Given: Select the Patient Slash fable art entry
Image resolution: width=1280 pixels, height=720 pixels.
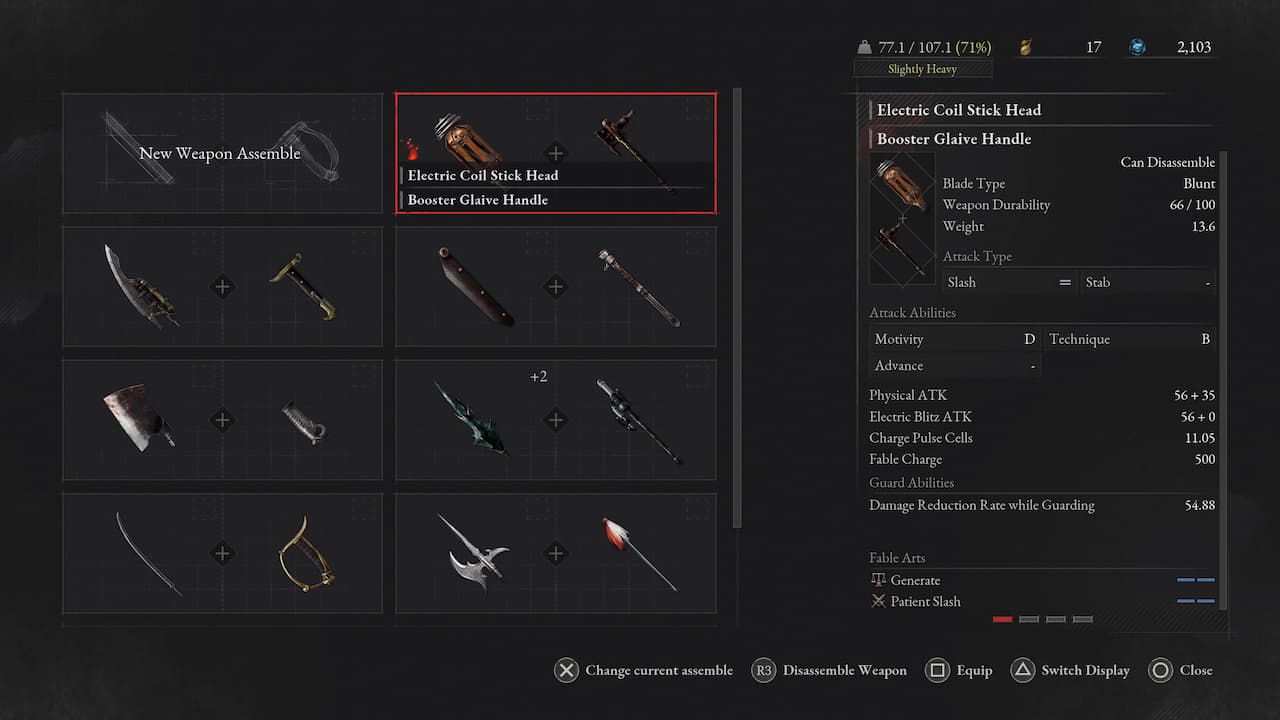Looking at the screenshot, I should tap(925, 601).
